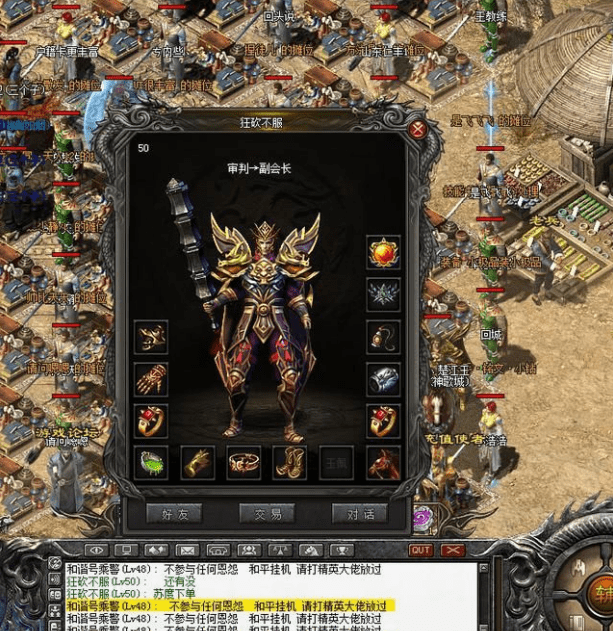Add player via the 好友 button
The height and width of the screenshot is (631, 613).
(x=174, y=513)
